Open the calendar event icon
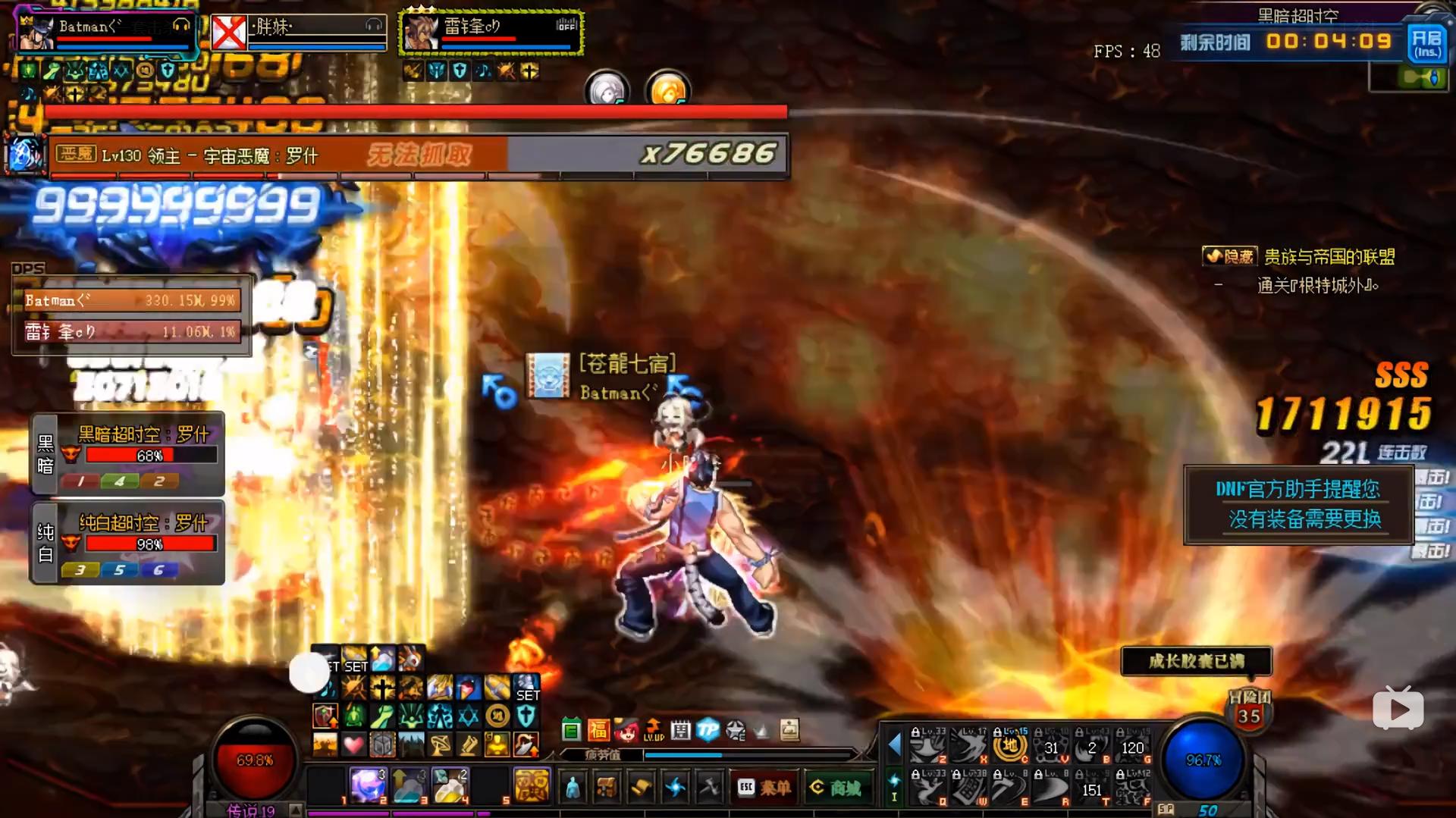This screenshot has height=818, width=1456. [x=680, y=730]
